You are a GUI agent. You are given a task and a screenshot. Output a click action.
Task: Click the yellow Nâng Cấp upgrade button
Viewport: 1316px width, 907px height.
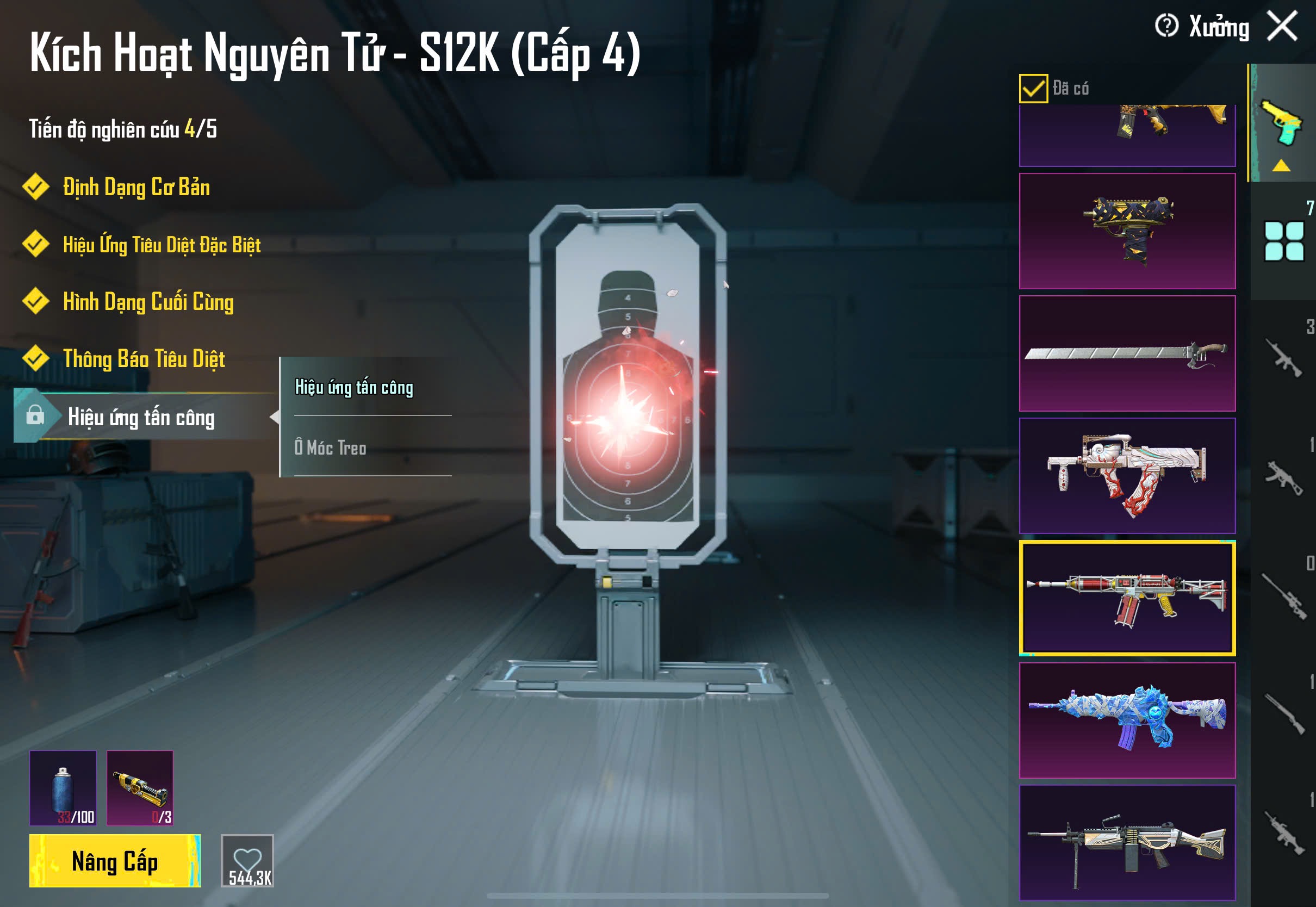point(115,861)
